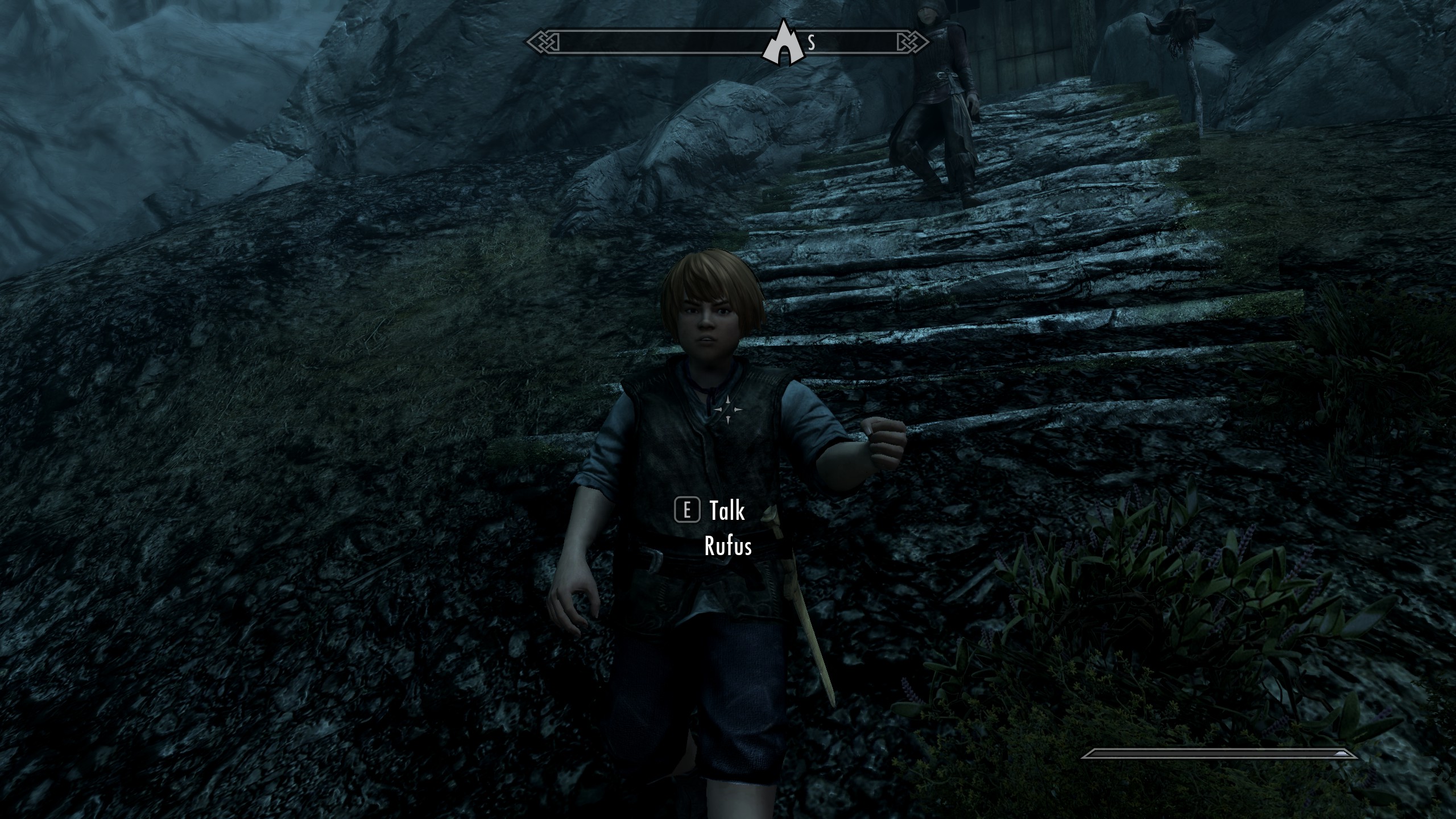This screenshot has height=819, width=1456.
Task: Click the 'S' south indicator on the compass
Action: click(812, 41)
